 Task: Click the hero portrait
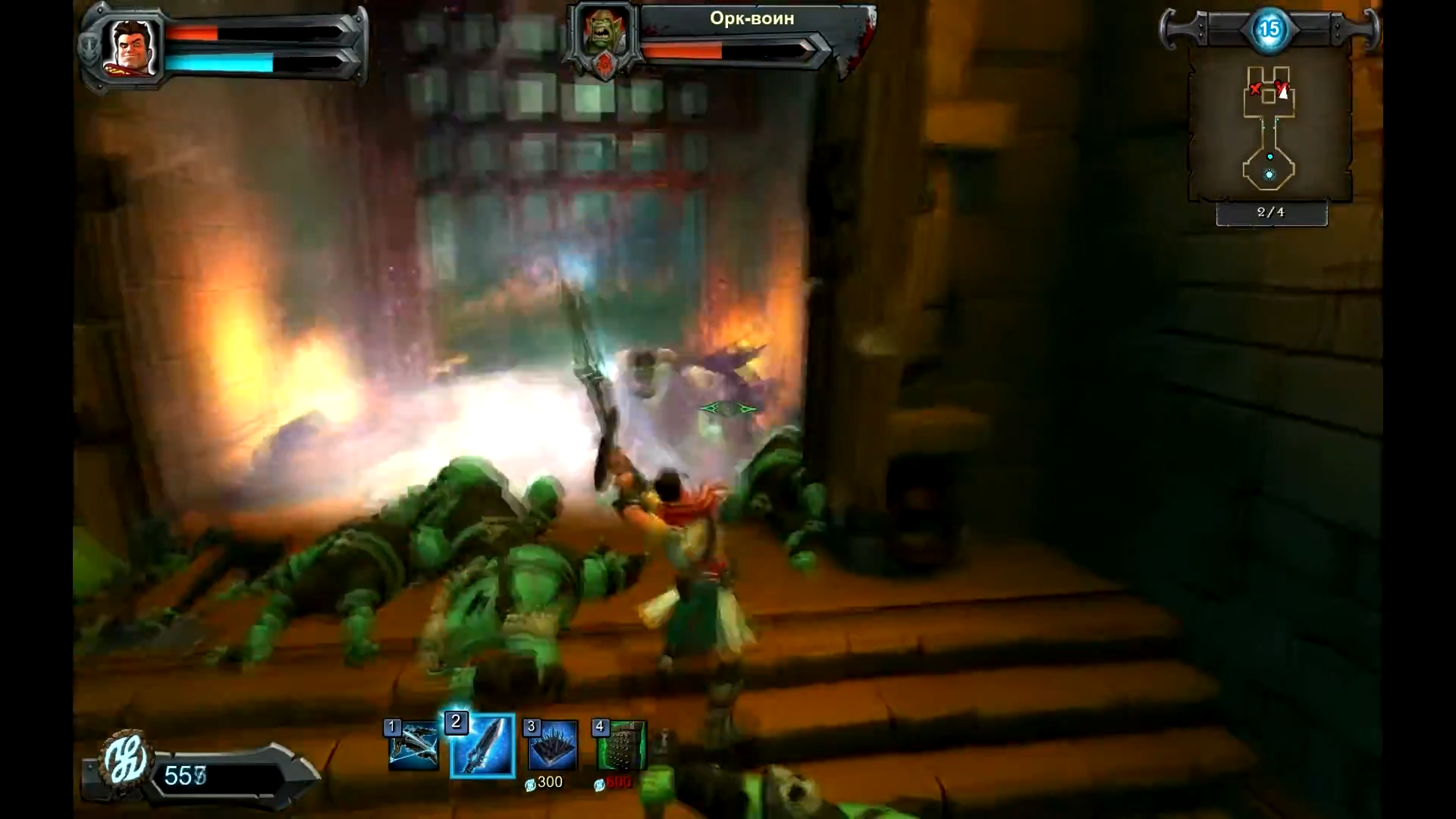132,47
